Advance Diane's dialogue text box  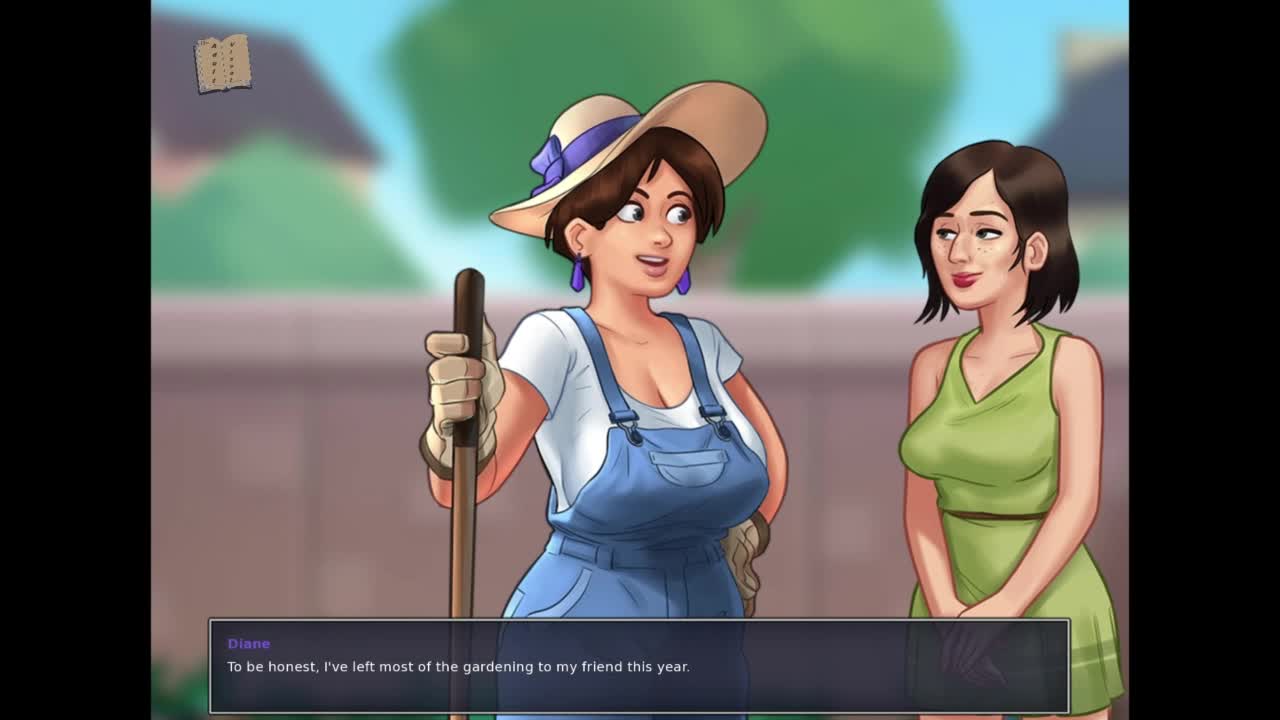639,666
